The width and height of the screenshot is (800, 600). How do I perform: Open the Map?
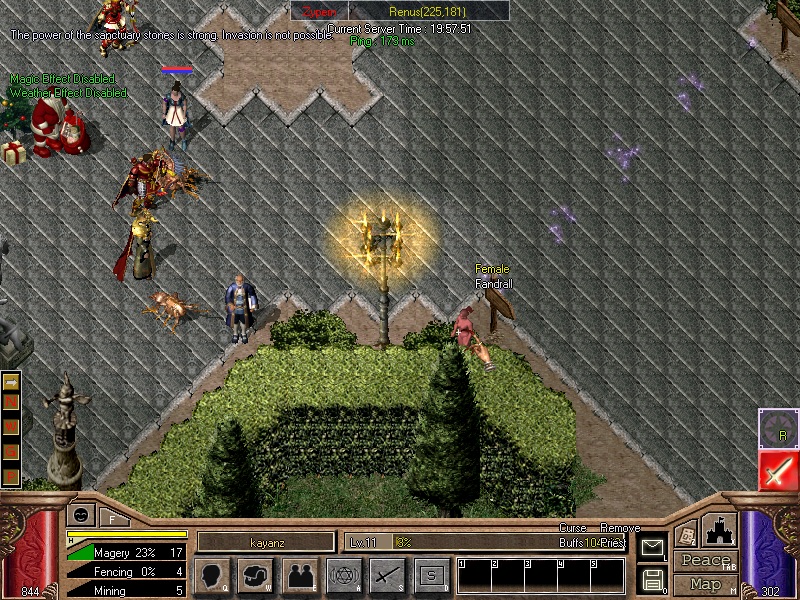click(x=705, y=584)
